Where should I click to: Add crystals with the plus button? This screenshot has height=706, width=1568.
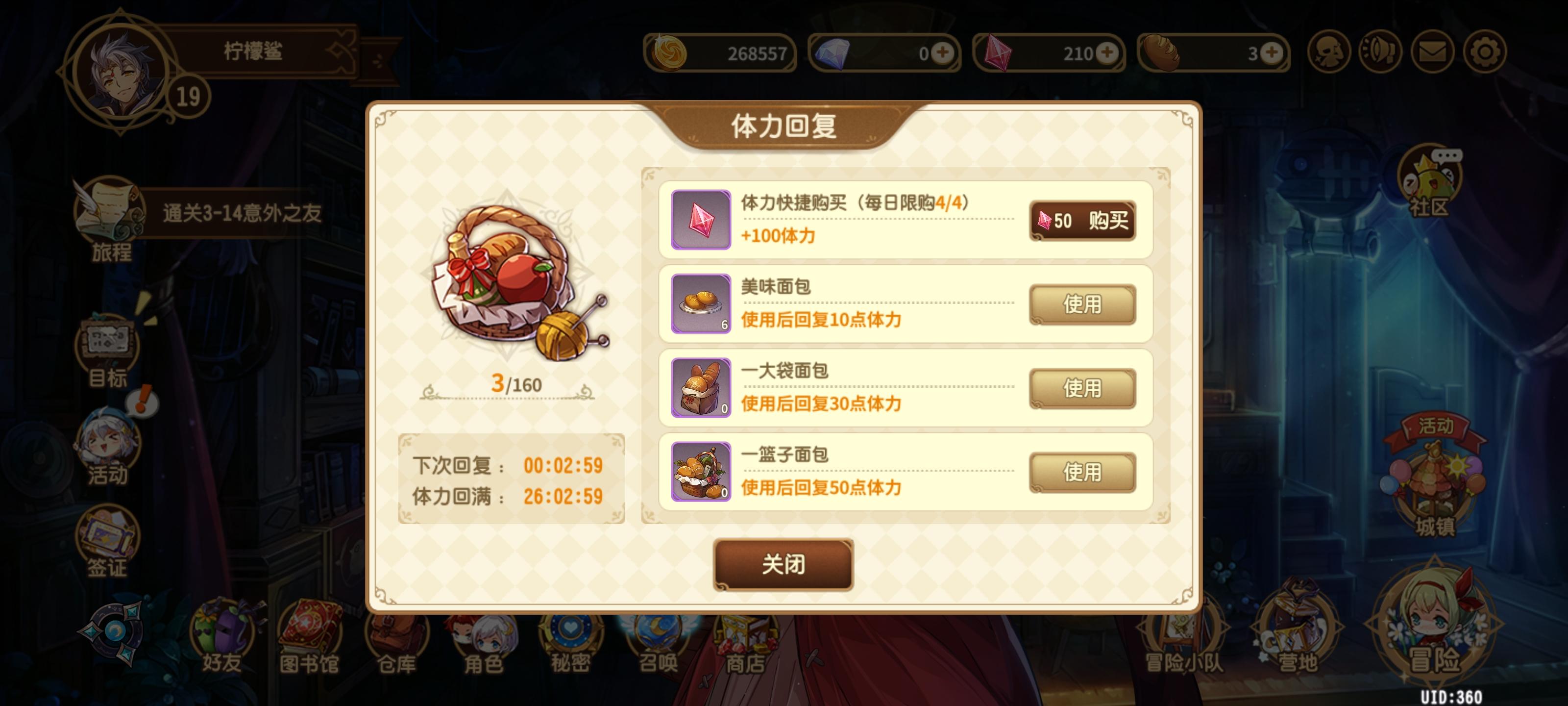tap(1106, 53)
